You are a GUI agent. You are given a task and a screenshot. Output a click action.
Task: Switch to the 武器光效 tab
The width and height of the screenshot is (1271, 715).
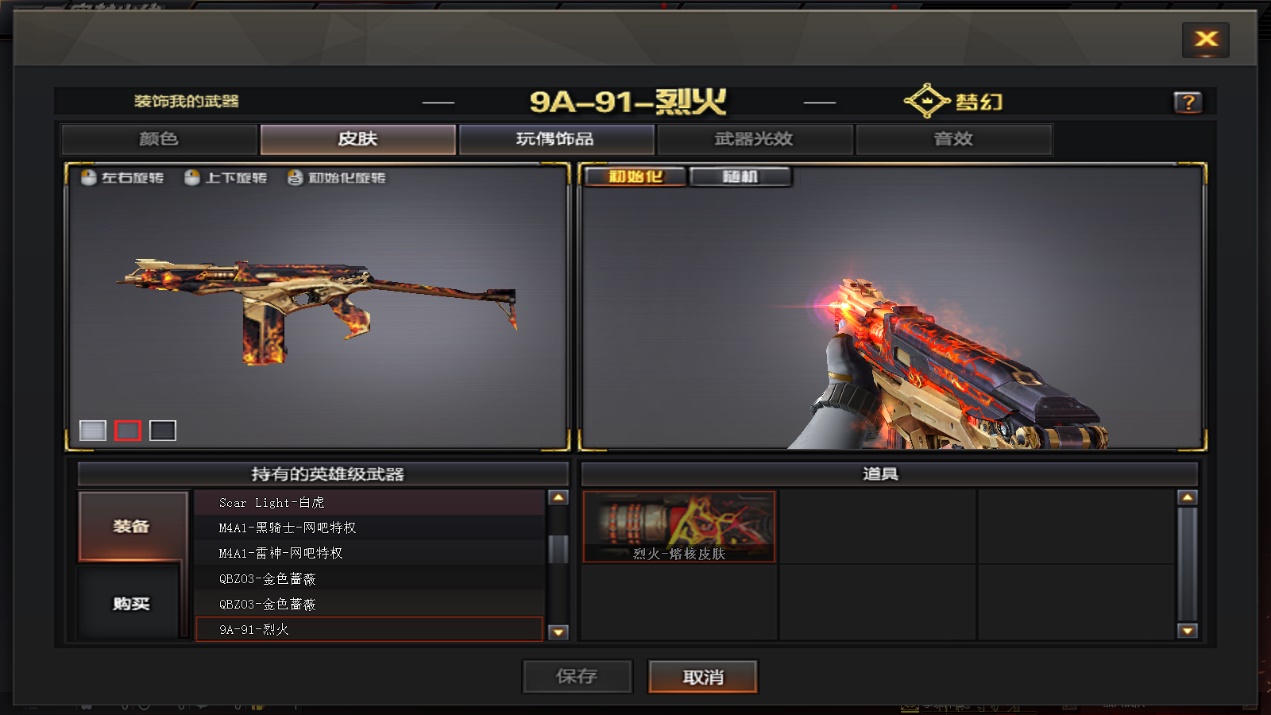754,139
